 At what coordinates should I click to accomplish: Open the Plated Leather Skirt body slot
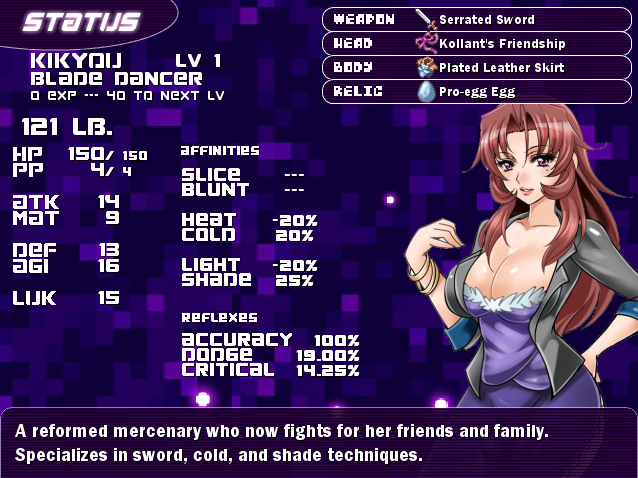(480, 67)
